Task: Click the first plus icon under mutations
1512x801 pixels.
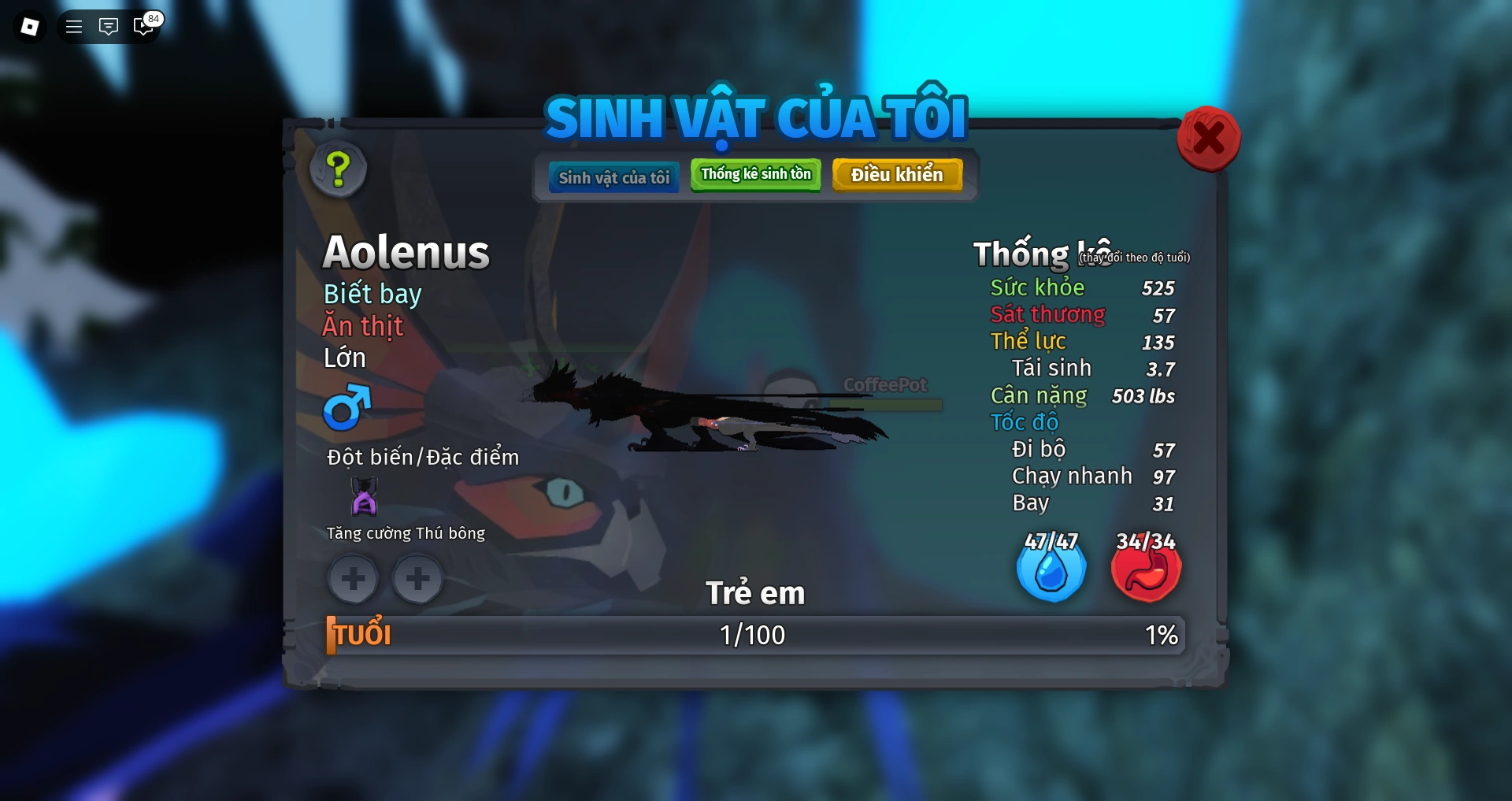Action: (x=353, y=580)
